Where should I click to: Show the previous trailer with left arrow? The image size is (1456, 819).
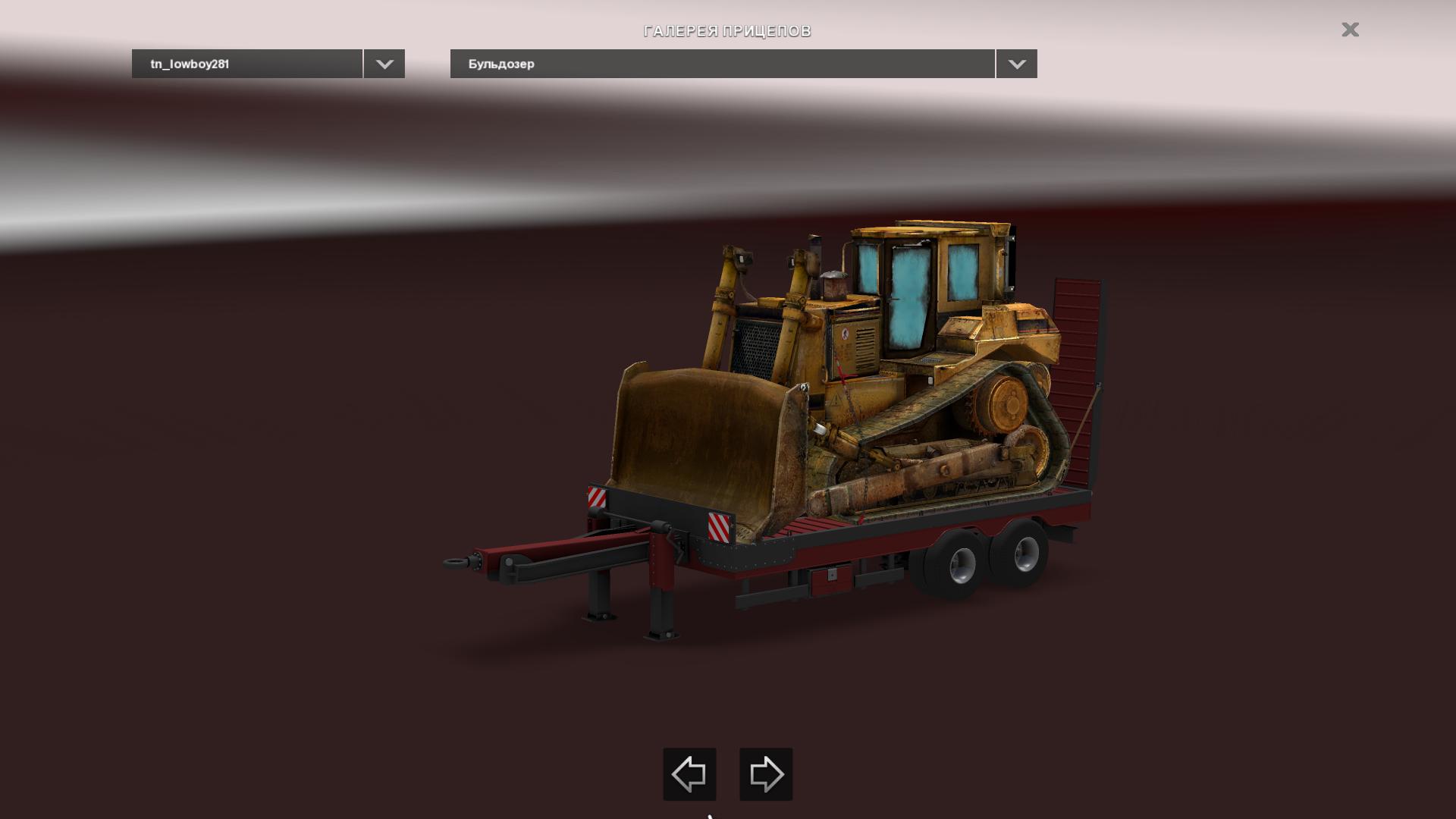(689, 774)
